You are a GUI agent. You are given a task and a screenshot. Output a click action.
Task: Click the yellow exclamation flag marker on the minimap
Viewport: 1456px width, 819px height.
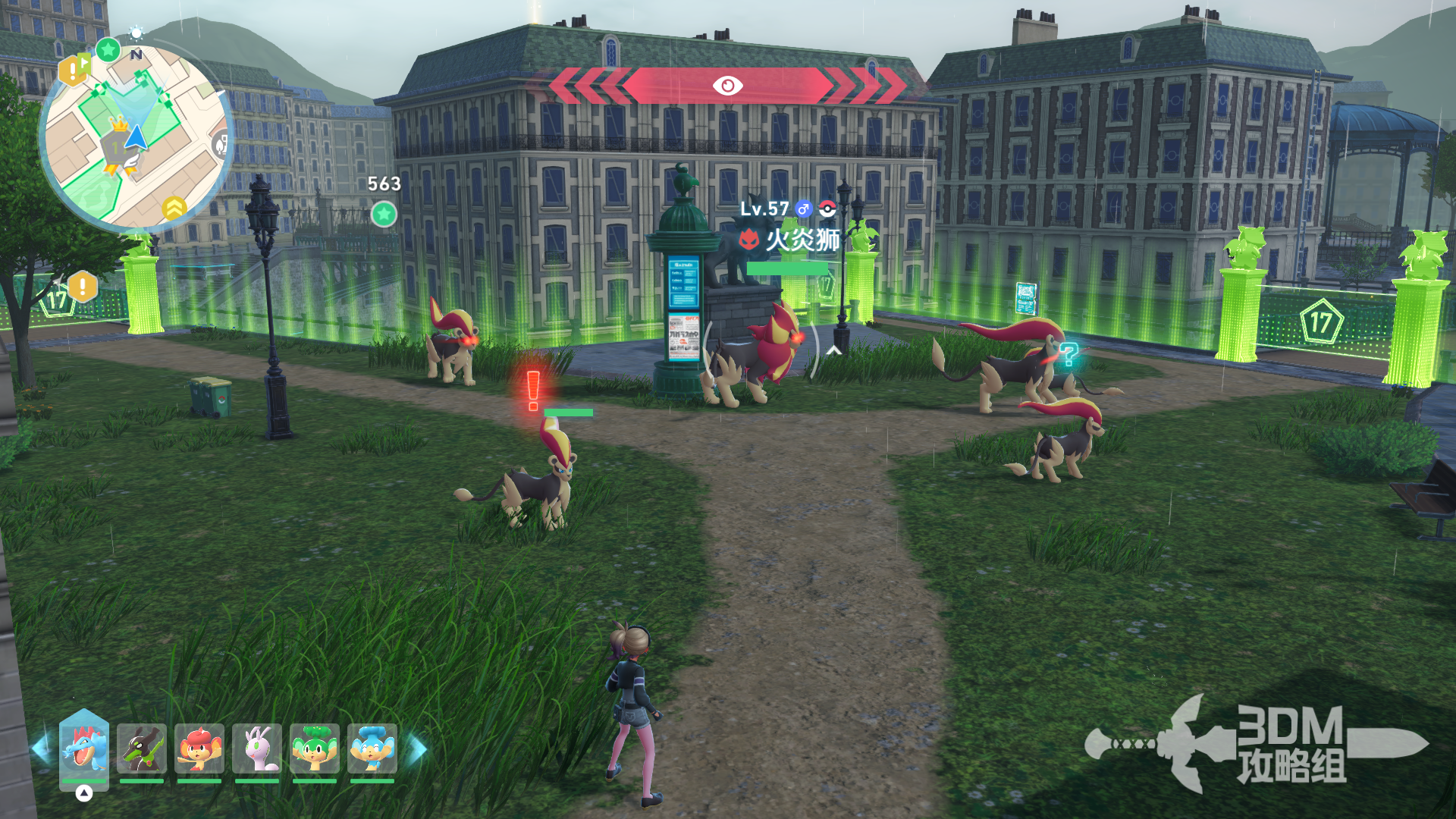[74, 70]
